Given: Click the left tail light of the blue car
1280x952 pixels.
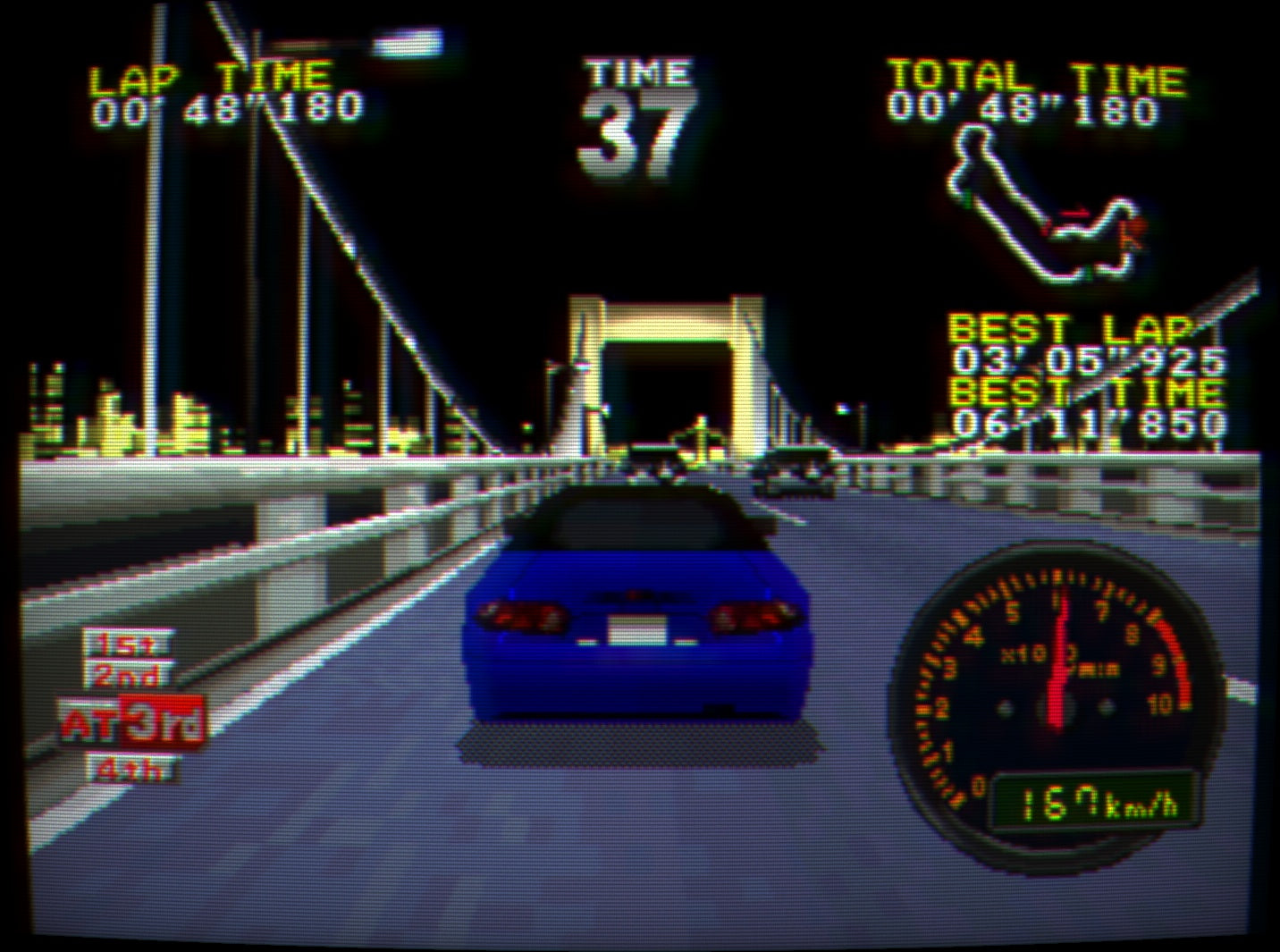Looking at the screenshot, I should pos(518,617).
